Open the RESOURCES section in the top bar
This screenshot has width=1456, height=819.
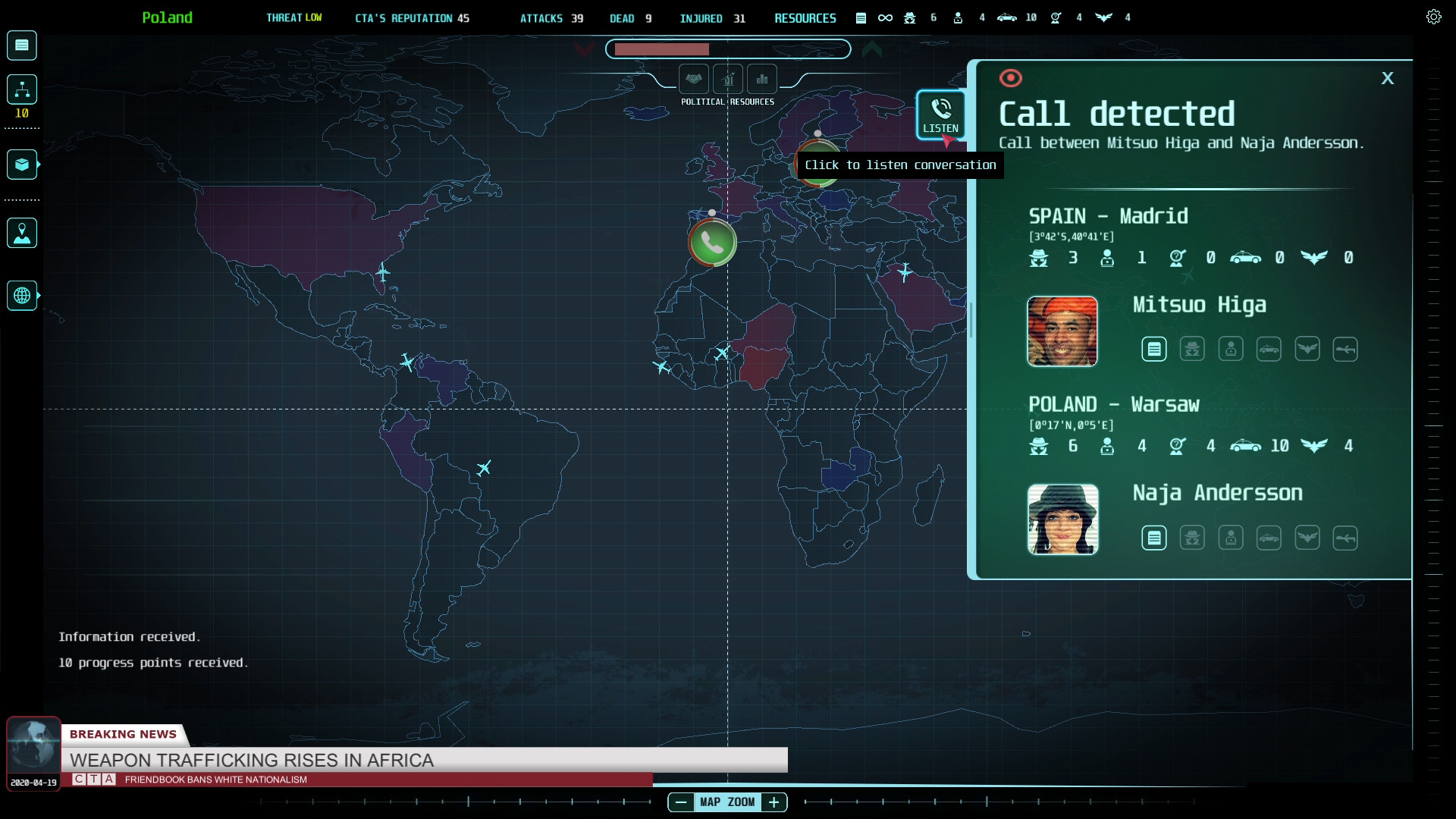point(805,18)
